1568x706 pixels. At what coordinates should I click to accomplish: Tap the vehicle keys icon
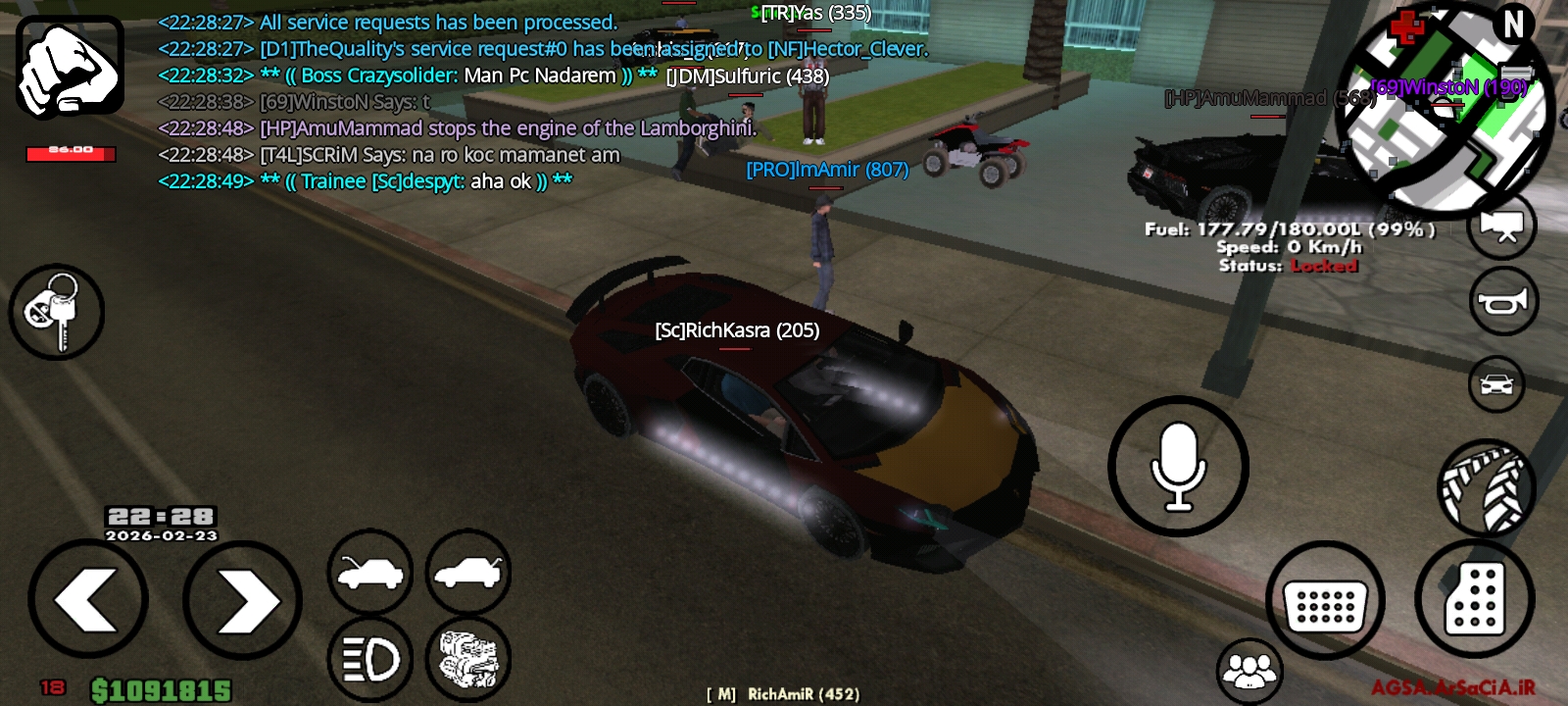[56, 310]
